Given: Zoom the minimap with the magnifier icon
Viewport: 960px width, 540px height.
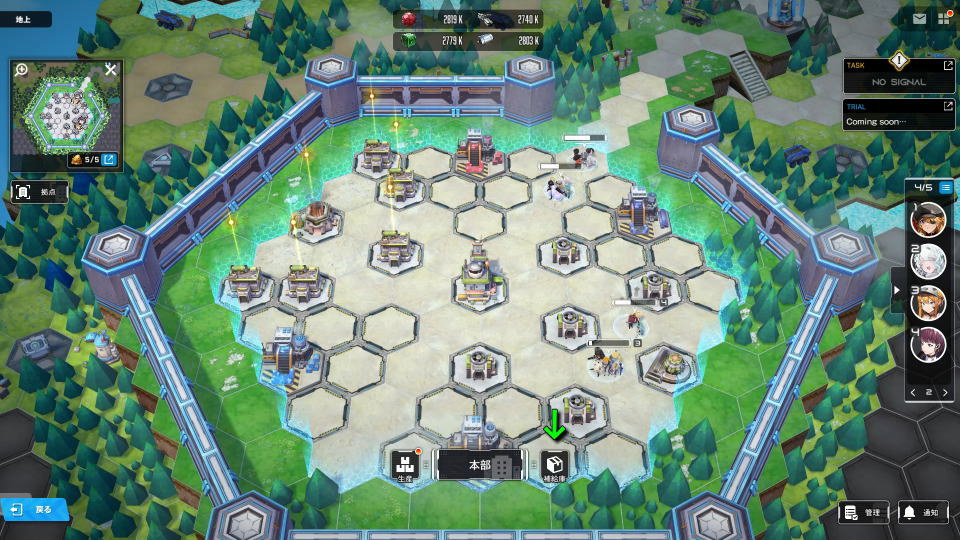Looking at the screenshot, I should coord(21,70).
